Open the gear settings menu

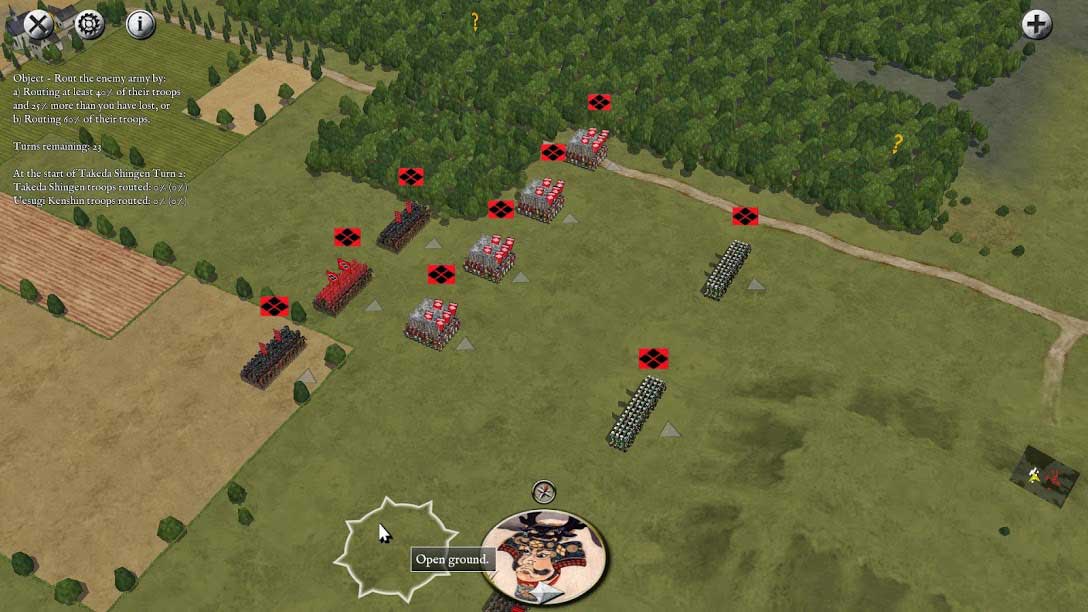(89, 24)
